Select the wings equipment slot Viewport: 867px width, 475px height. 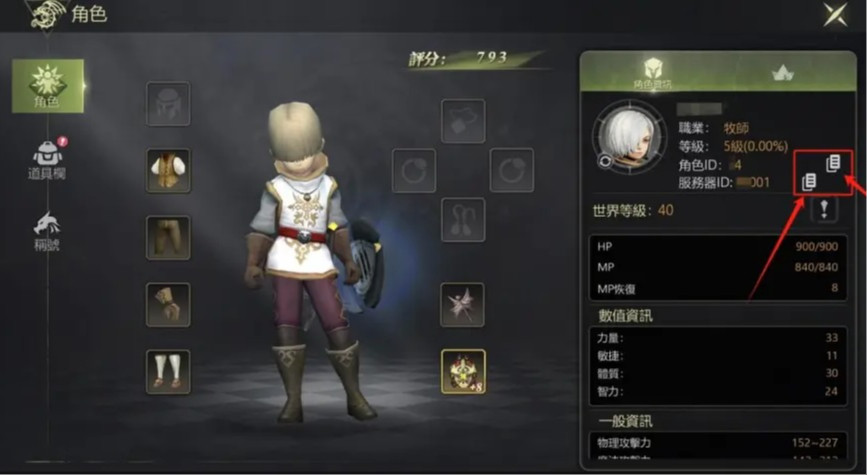[x=463, y=304]
